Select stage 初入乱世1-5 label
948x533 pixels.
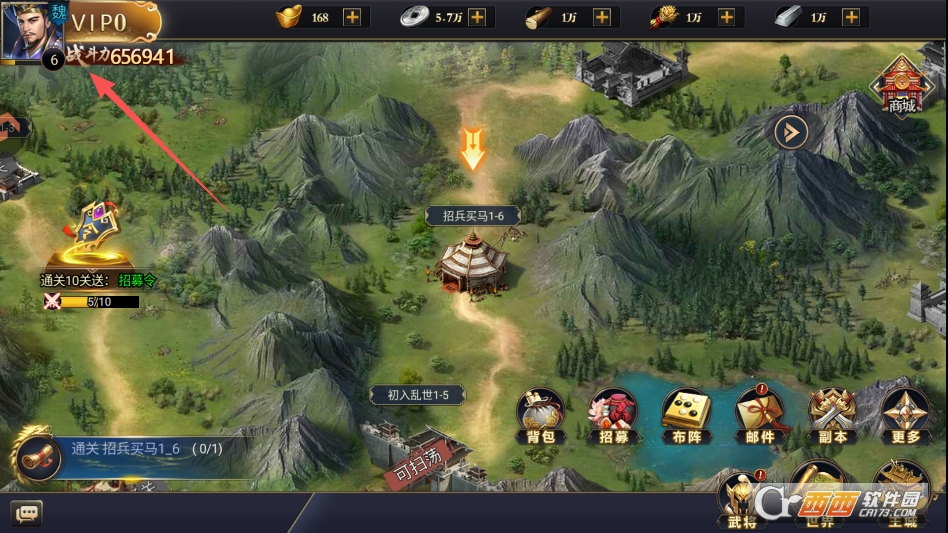(x=418, y=395)
